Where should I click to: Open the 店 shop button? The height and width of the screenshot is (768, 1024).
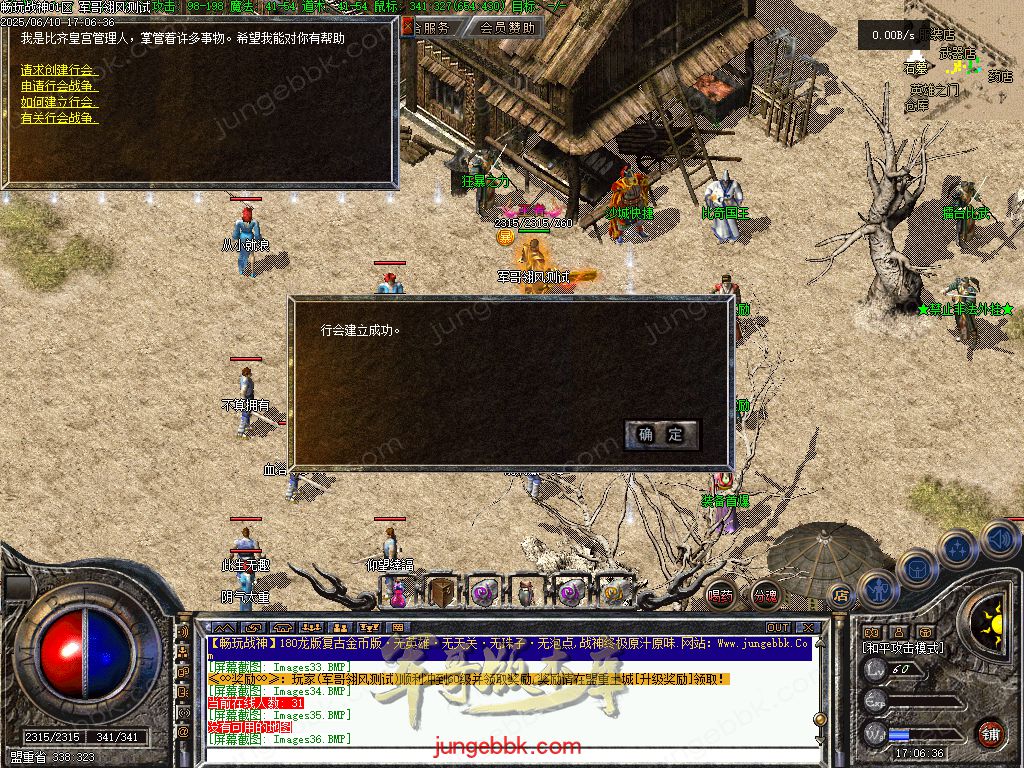click(x=841, y=596)
